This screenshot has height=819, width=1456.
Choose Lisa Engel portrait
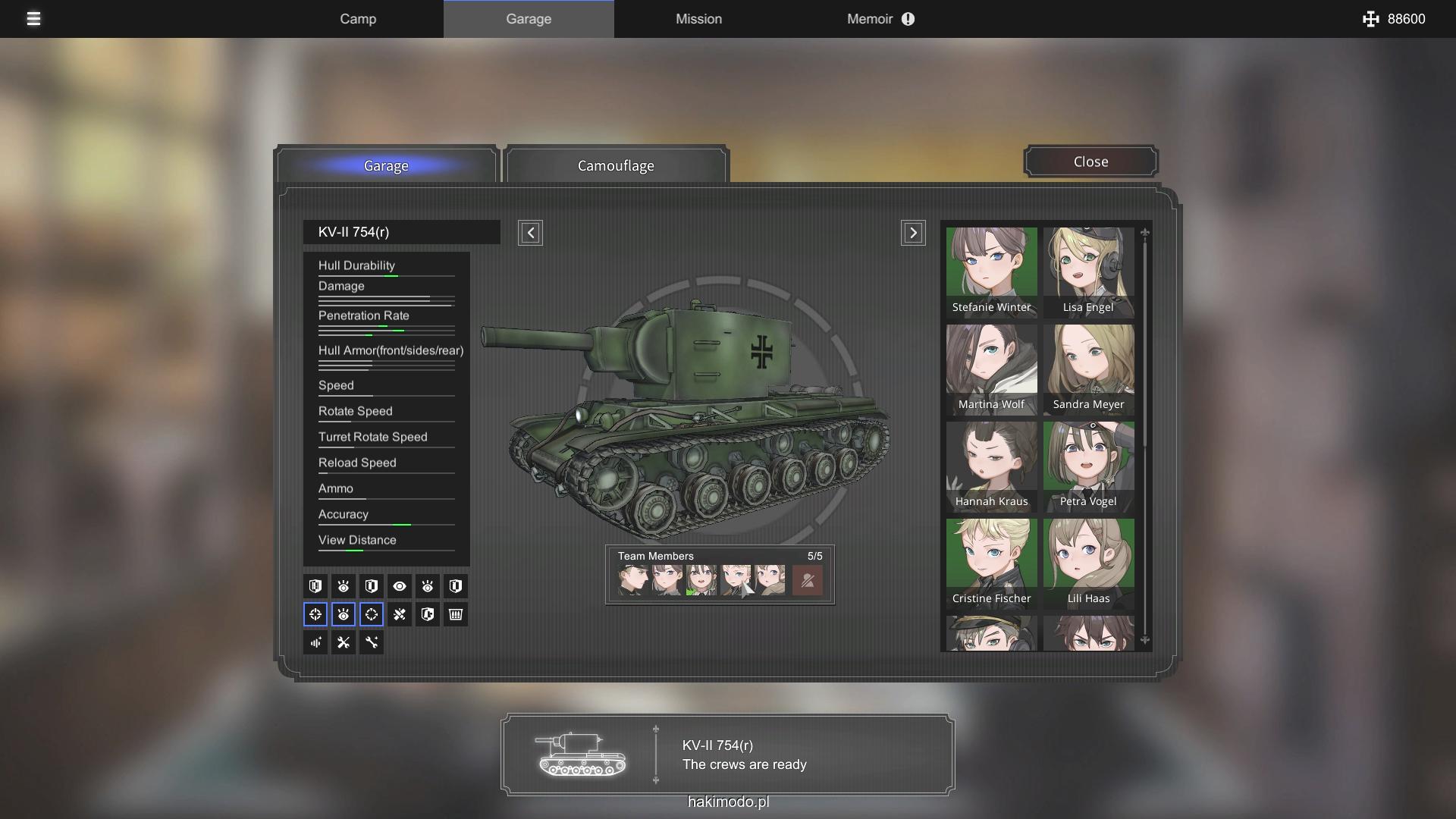1088,271
